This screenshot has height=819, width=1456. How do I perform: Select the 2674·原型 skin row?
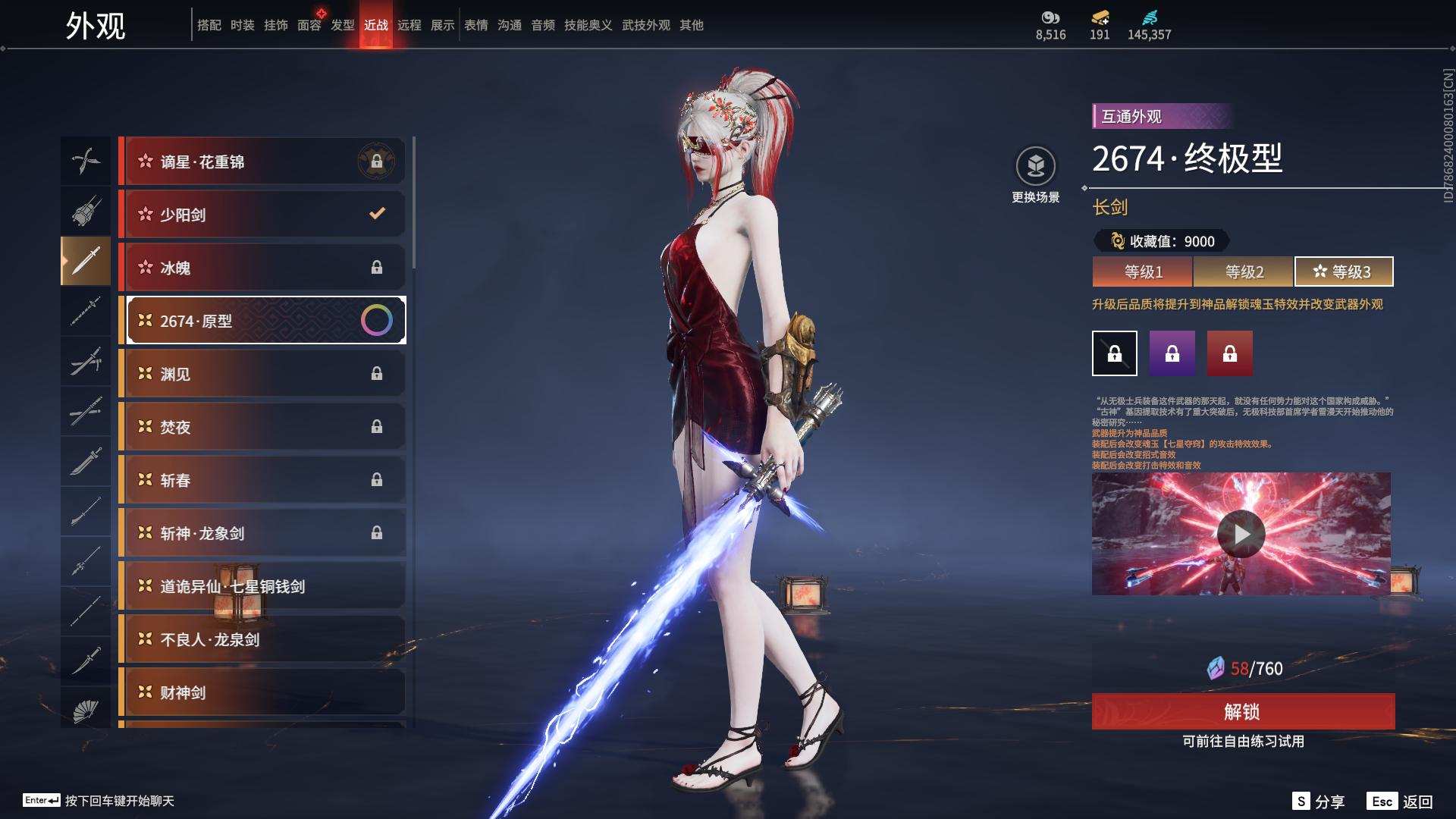coord(262,321)
